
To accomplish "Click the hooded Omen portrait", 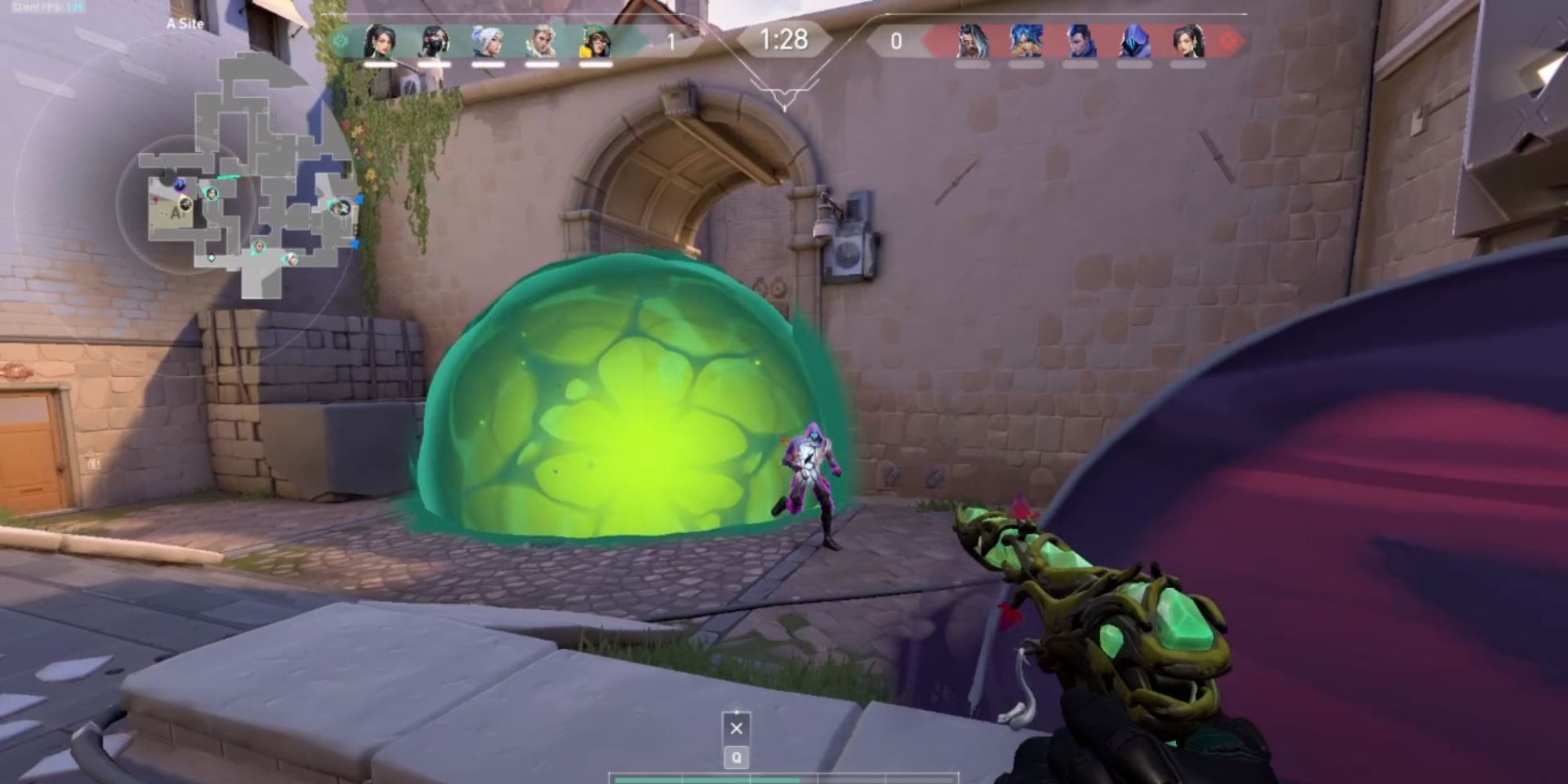I will point(1134,41).
